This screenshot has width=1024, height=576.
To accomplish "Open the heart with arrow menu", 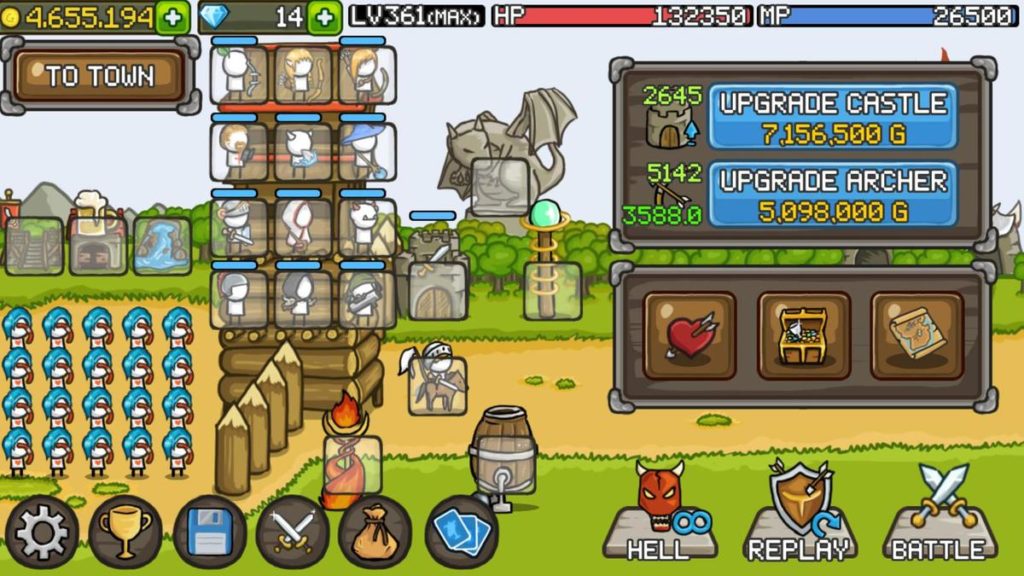I will pos(689,335).
